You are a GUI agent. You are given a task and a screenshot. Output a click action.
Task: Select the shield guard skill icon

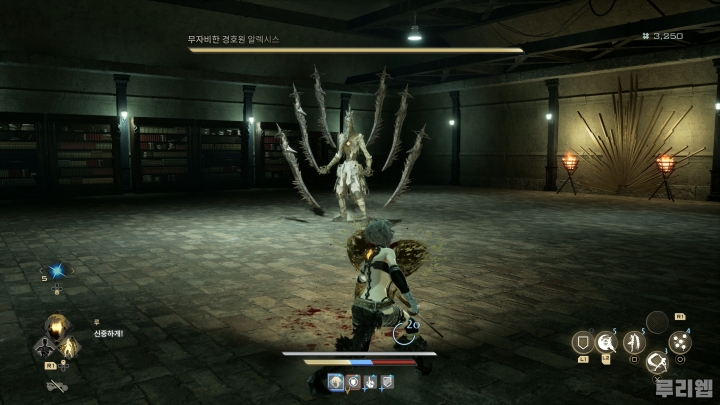pyautogui.click(x=580, y=343)
